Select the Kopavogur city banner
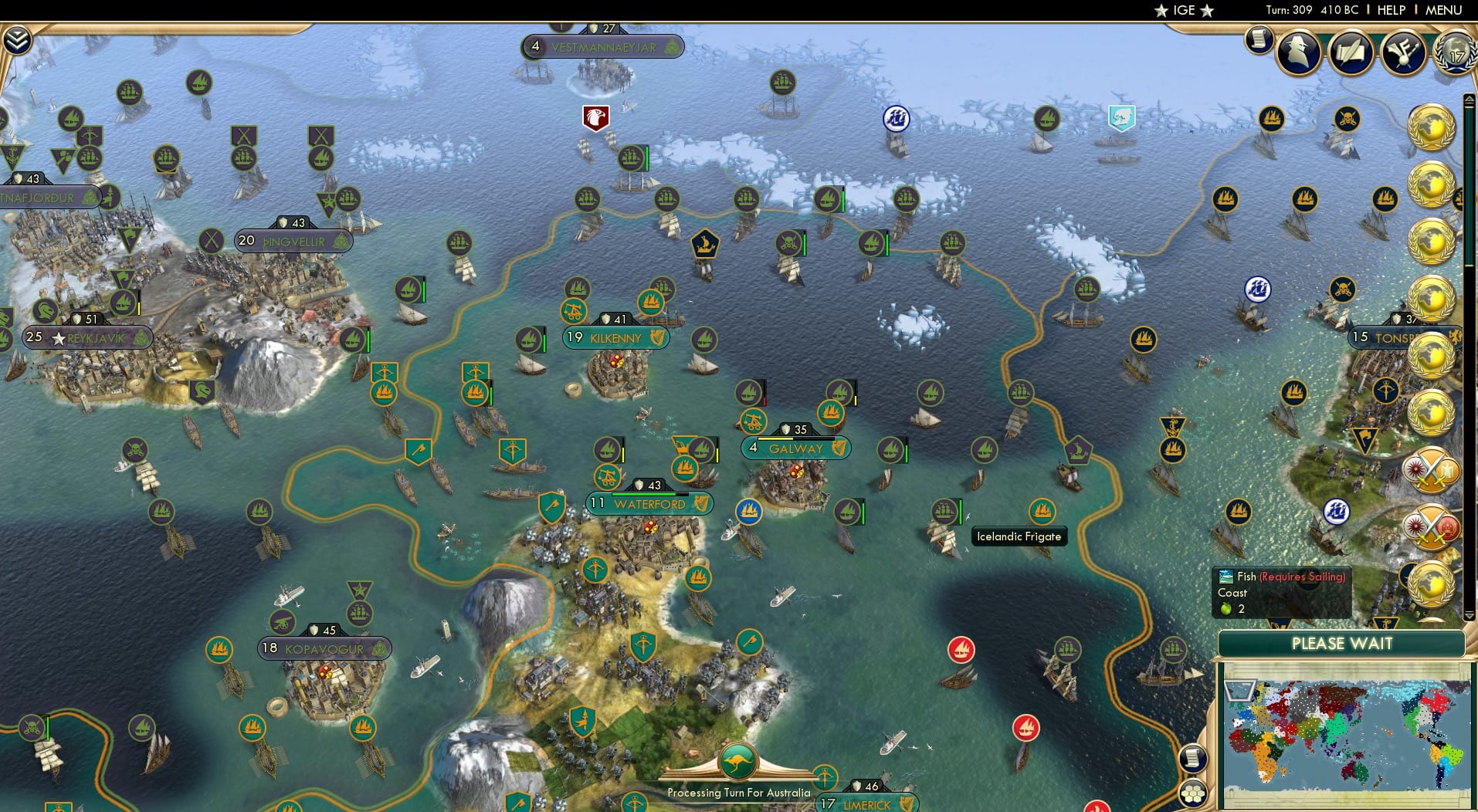 [x=324, y=648]
